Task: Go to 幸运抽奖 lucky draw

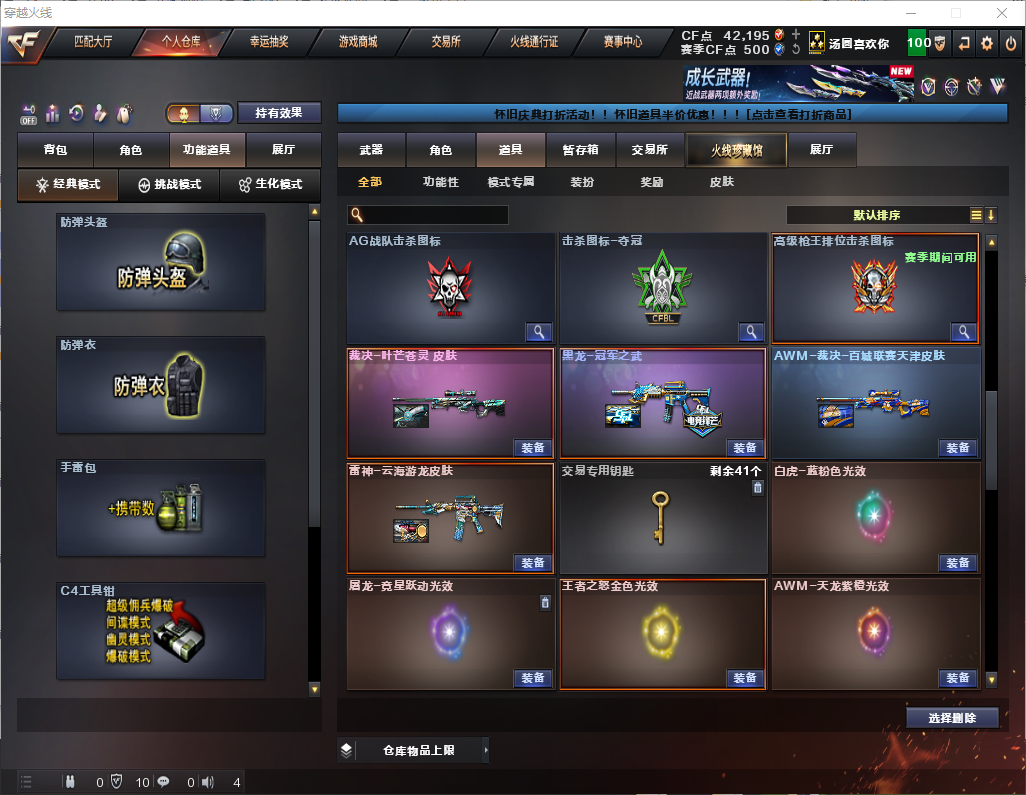Action: pos(268,42)
